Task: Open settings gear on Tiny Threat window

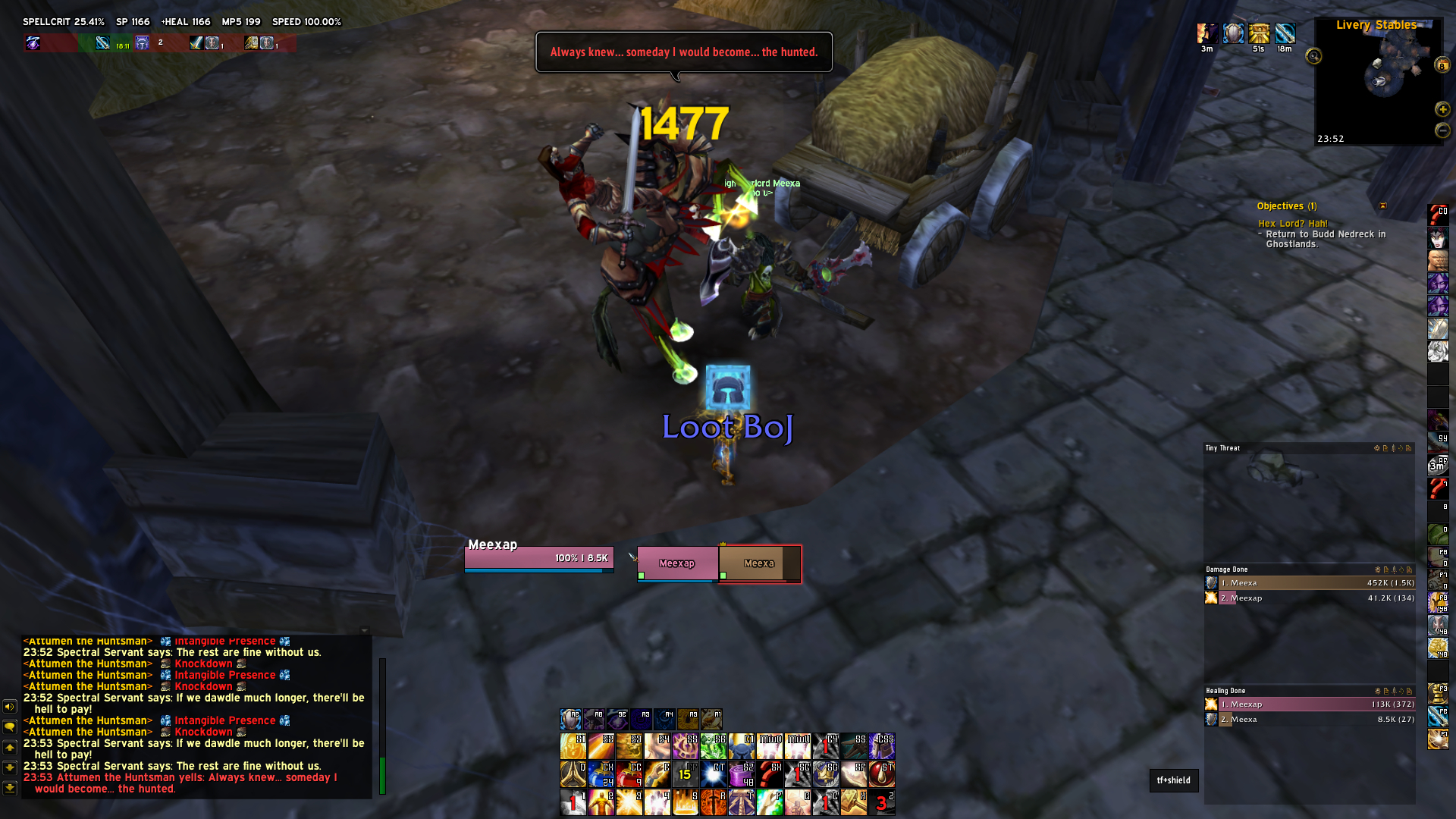Action: click(1377, 448)
